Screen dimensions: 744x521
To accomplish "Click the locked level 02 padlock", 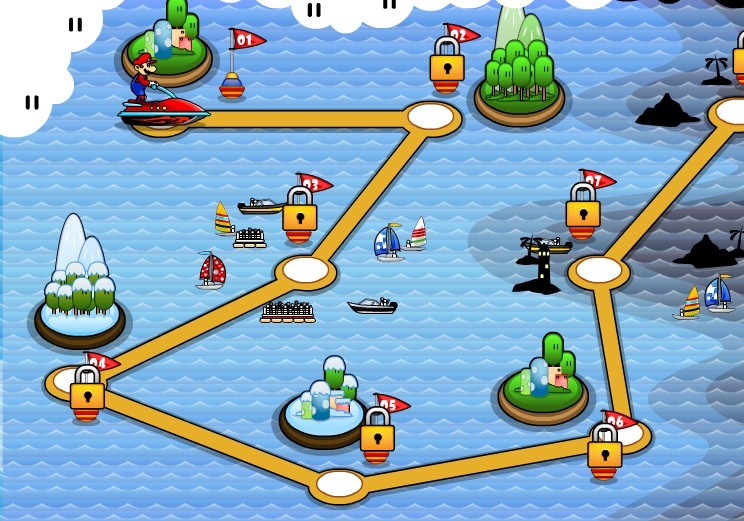I will pos(447,67).
